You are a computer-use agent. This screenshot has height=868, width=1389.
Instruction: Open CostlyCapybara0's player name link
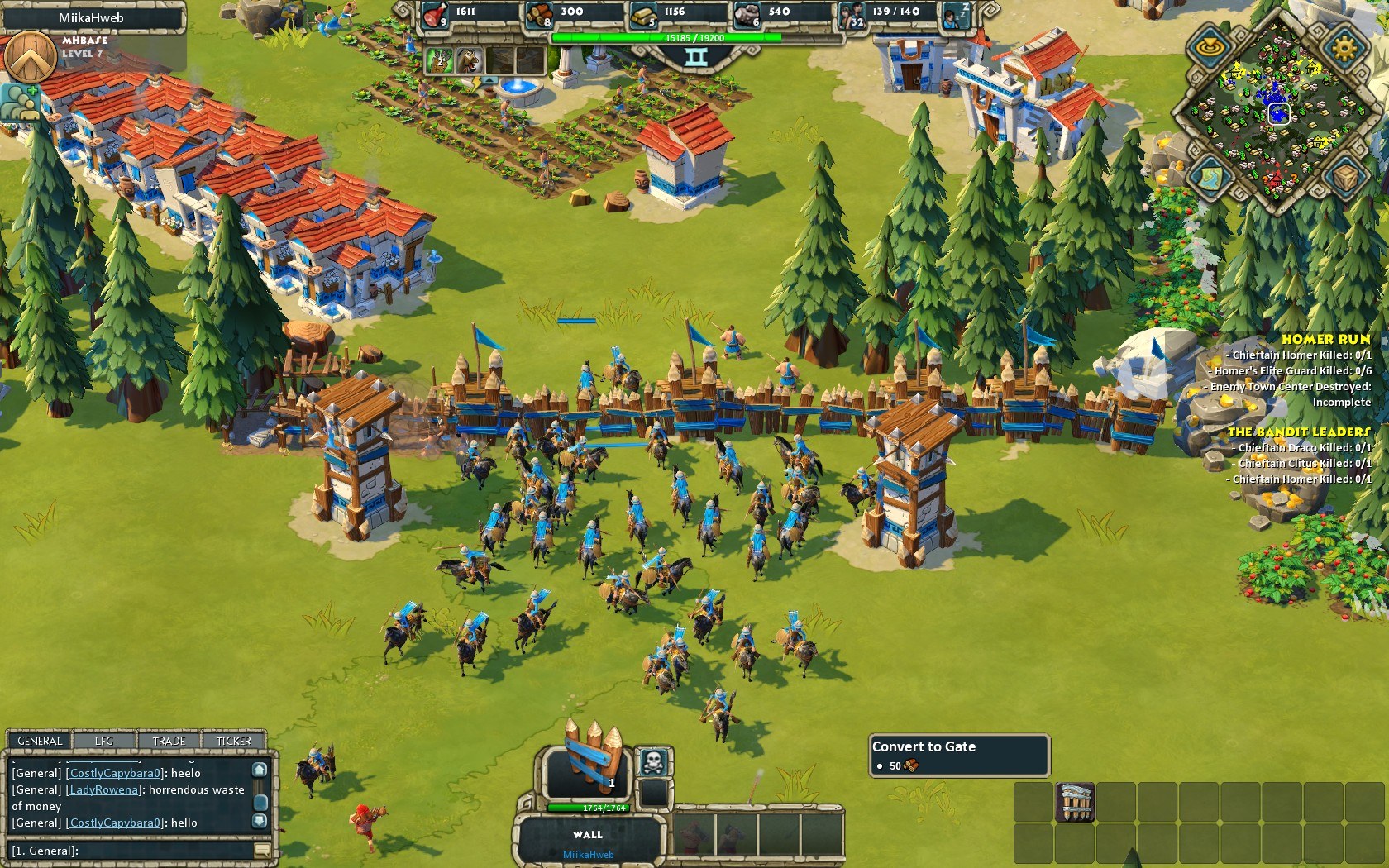(115, 773)
